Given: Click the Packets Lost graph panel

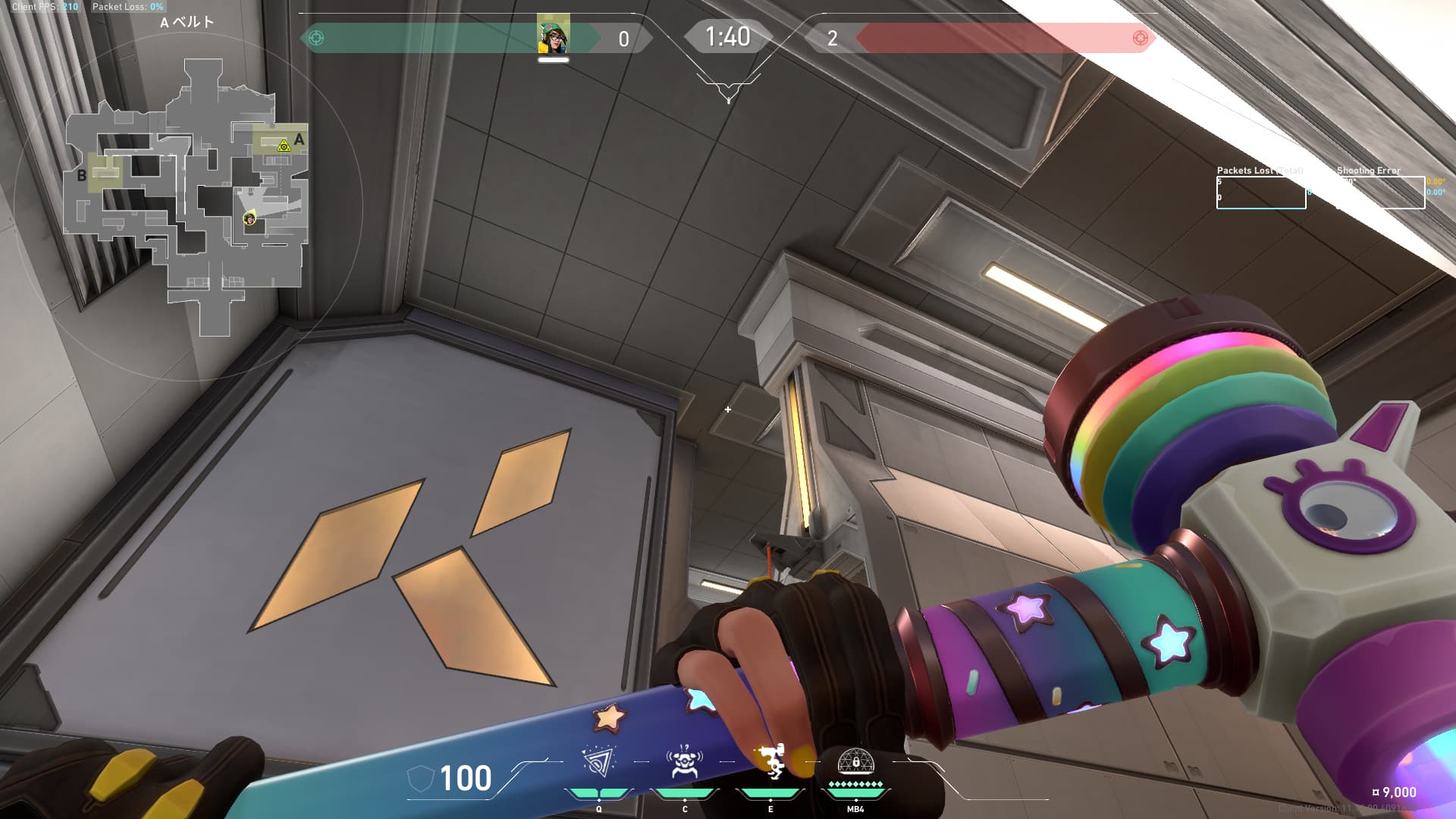Looking at the screenshot, I should 1260,193.
